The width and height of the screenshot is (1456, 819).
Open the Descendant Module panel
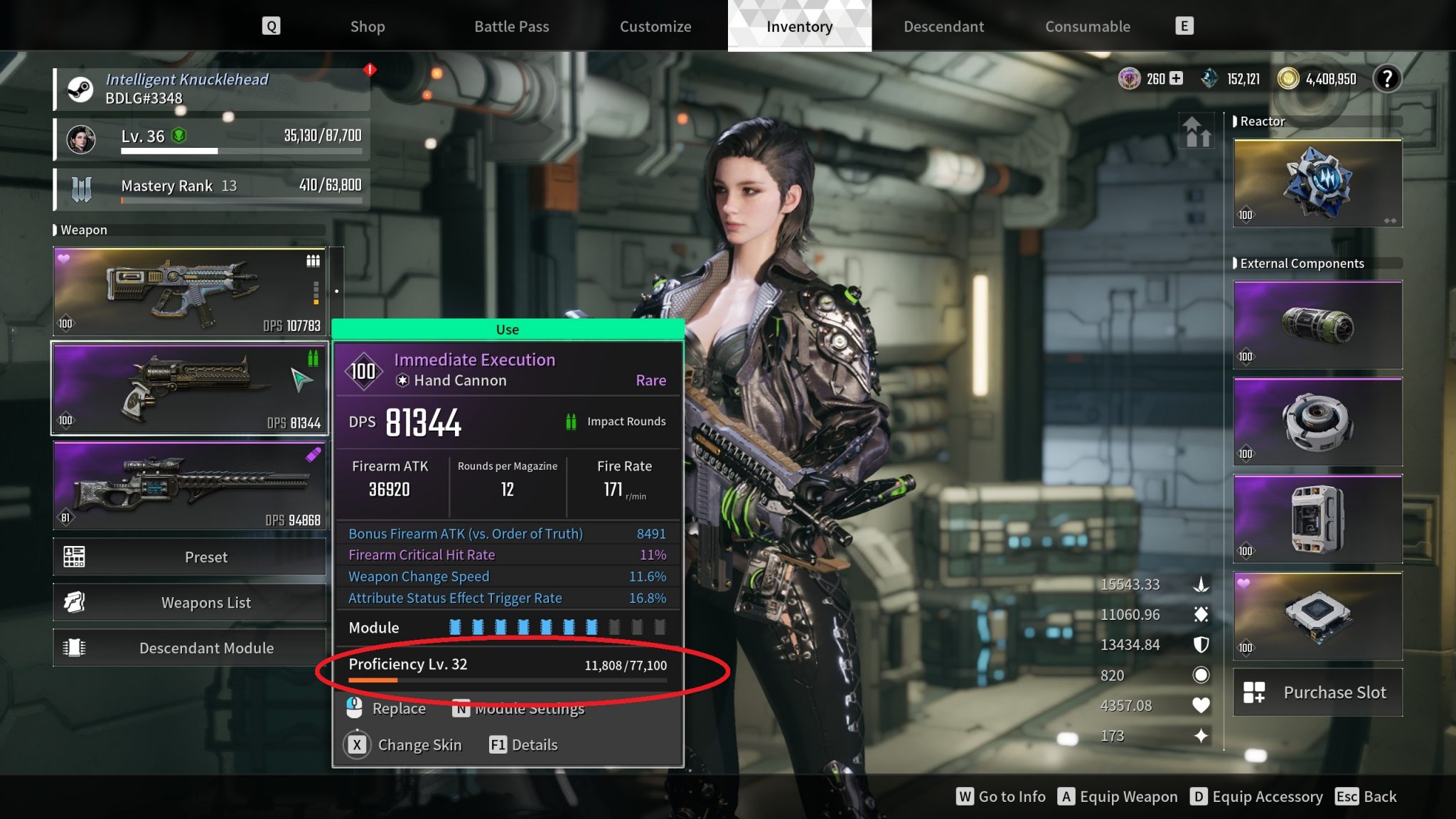pyautogui.click(x=207, y=648)
